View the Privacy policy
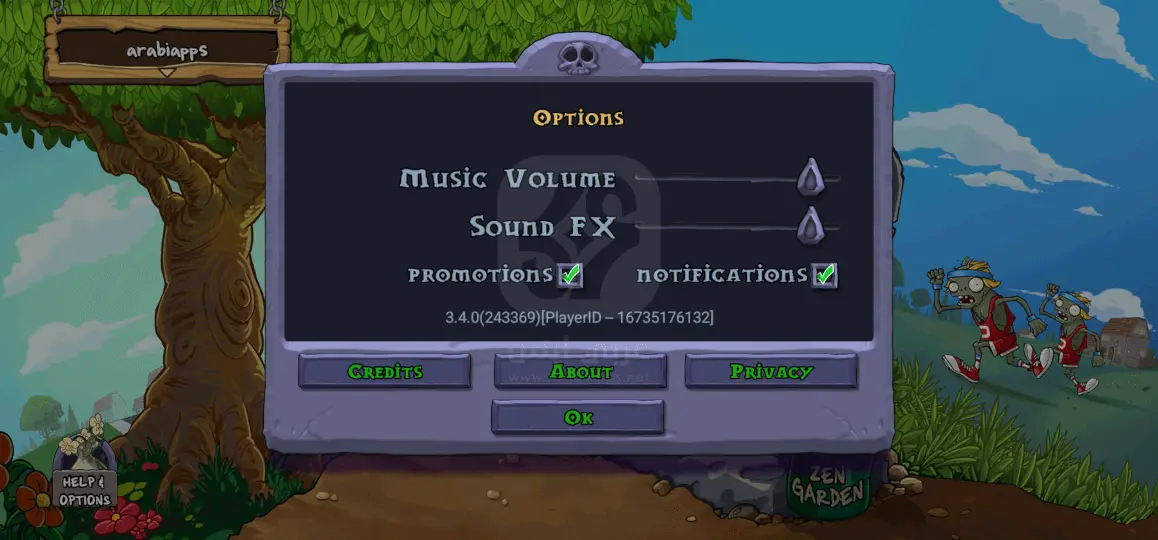This screenshot has width=1158, height=540. coord(770,371)
